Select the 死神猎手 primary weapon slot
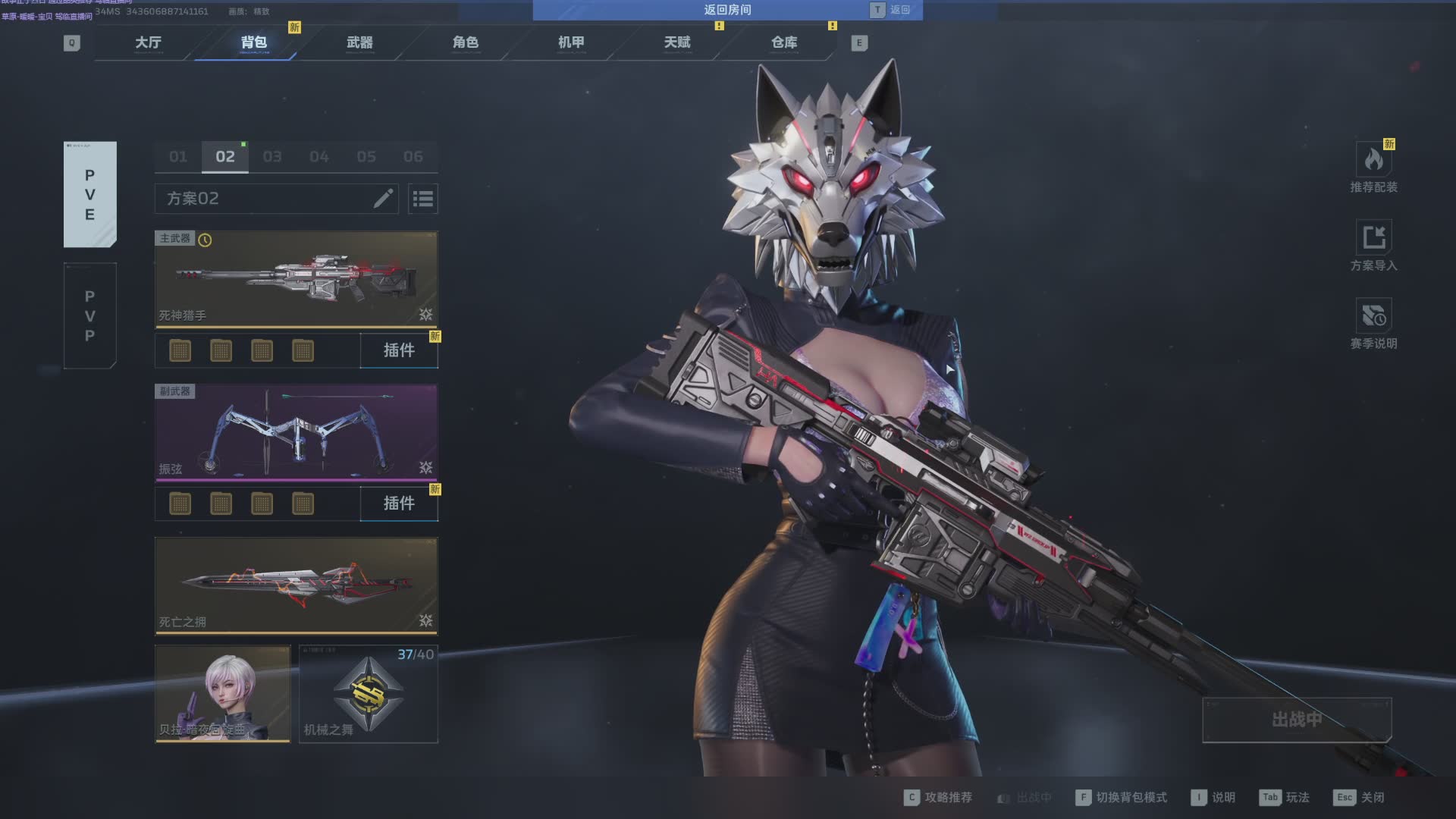Image resolution: width=1456 pixels, height=819 pixels. click(x=296, y=279)
